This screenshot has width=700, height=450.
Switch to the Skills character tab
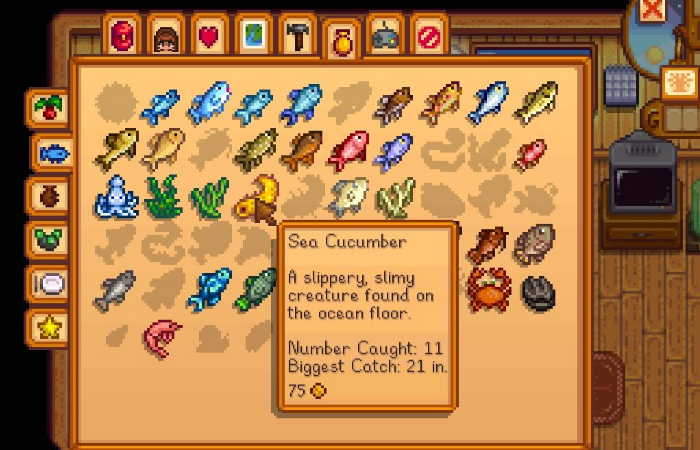coord(166,37)
